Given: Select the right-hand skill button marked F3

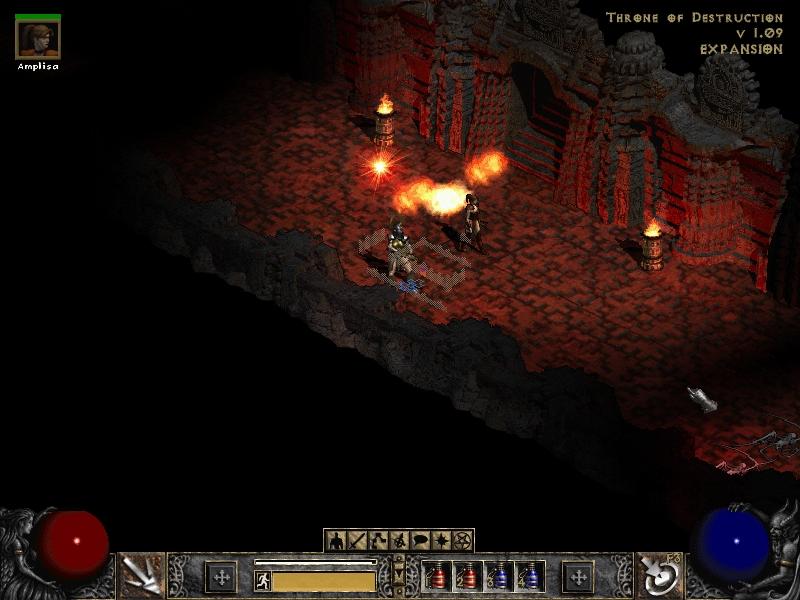Looking at the screenshot, I should [x=660, y=576].
